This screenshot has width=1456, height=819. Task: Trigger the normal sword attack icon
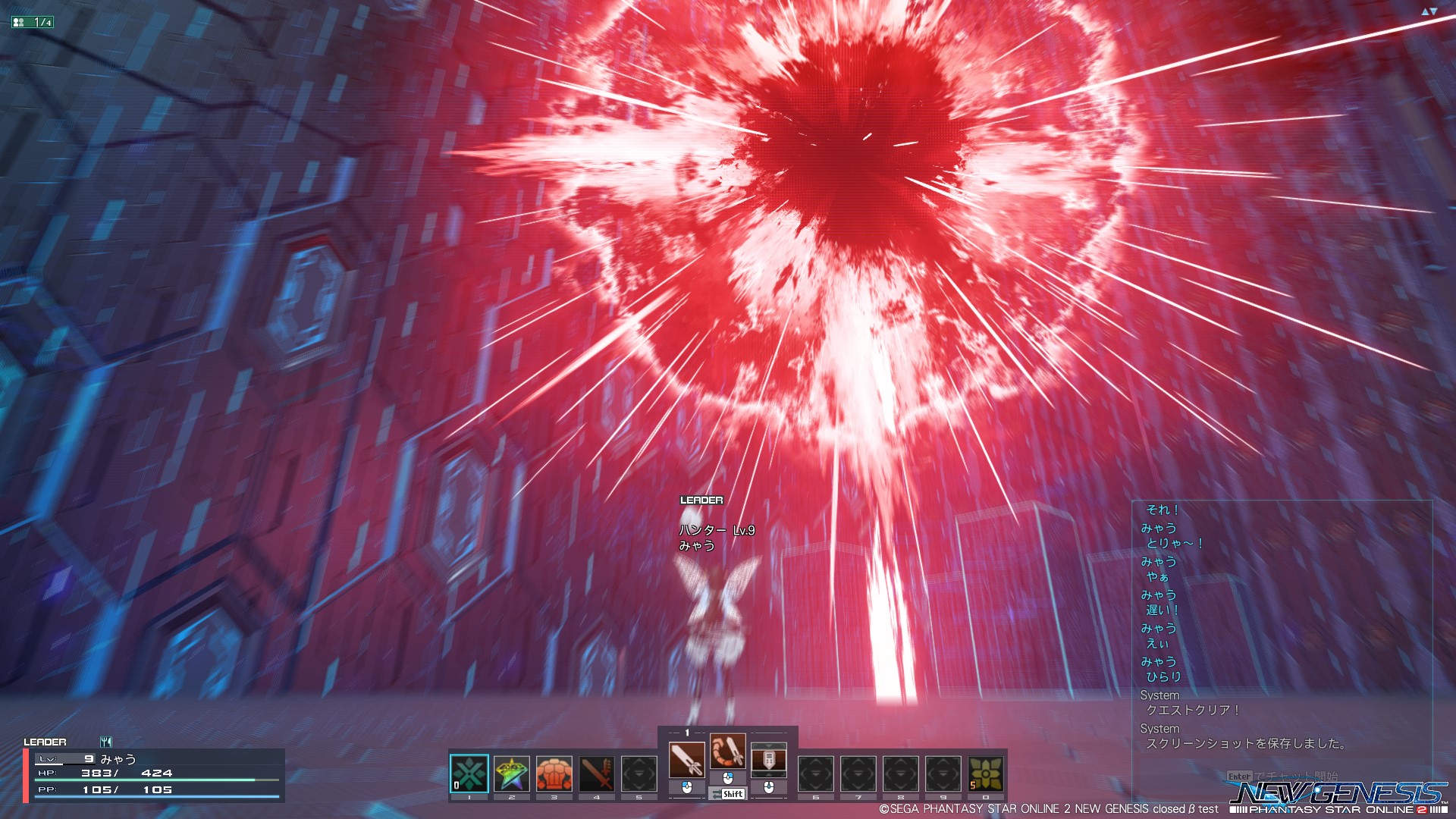coord(687,759)
